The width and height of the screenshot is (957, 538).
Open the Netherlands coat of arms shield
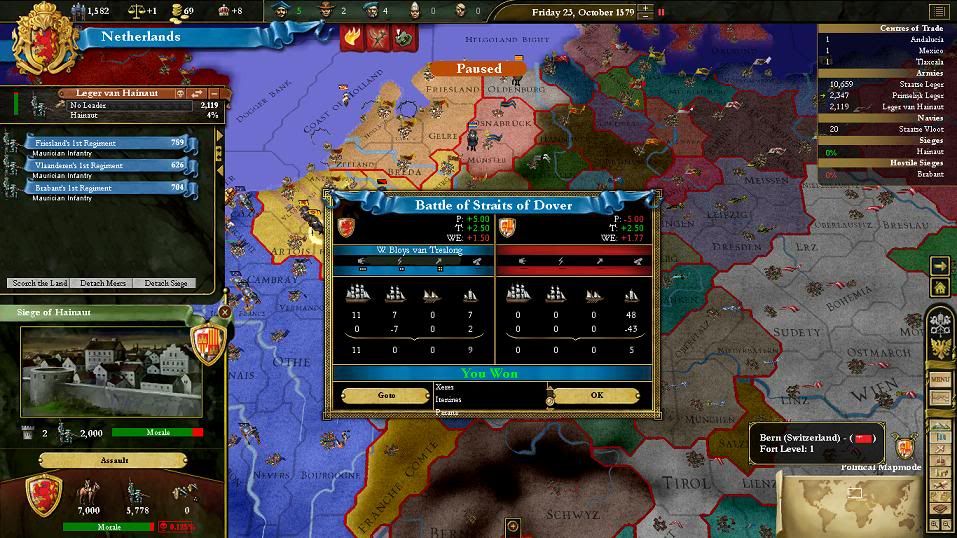coord(44,41)
